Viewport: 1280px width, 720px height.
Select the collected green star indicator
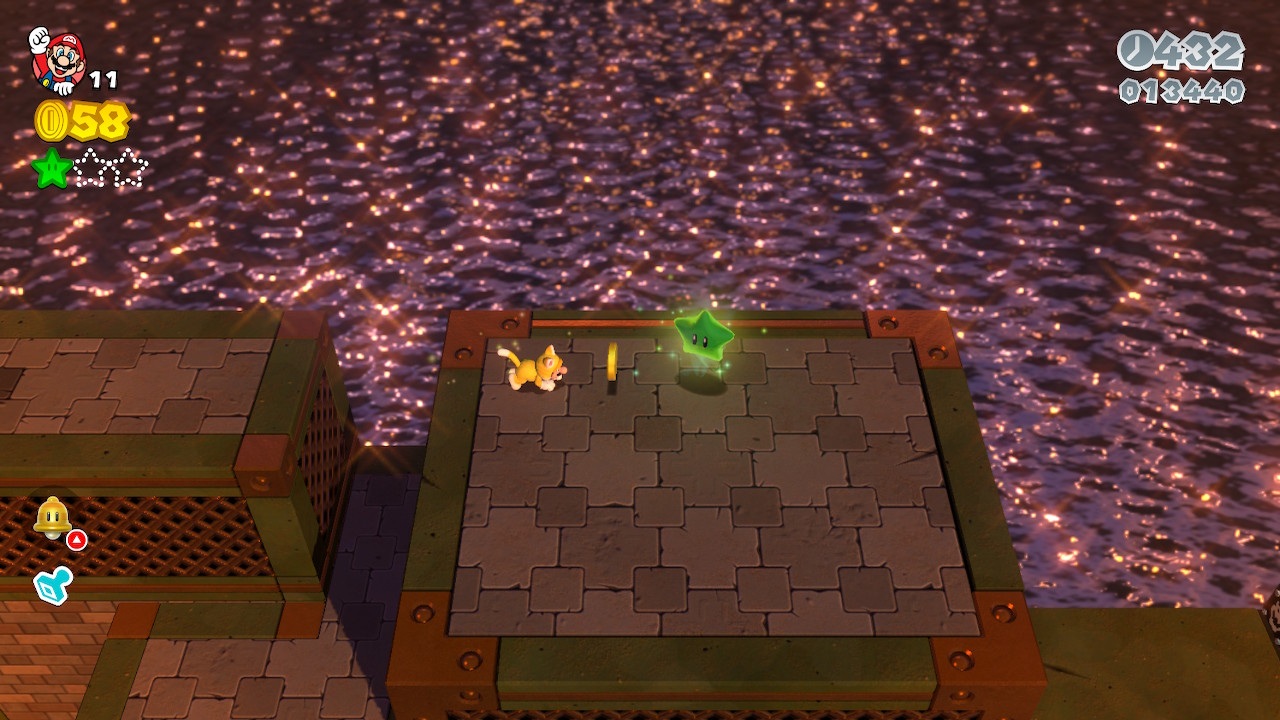coord(52,168)
